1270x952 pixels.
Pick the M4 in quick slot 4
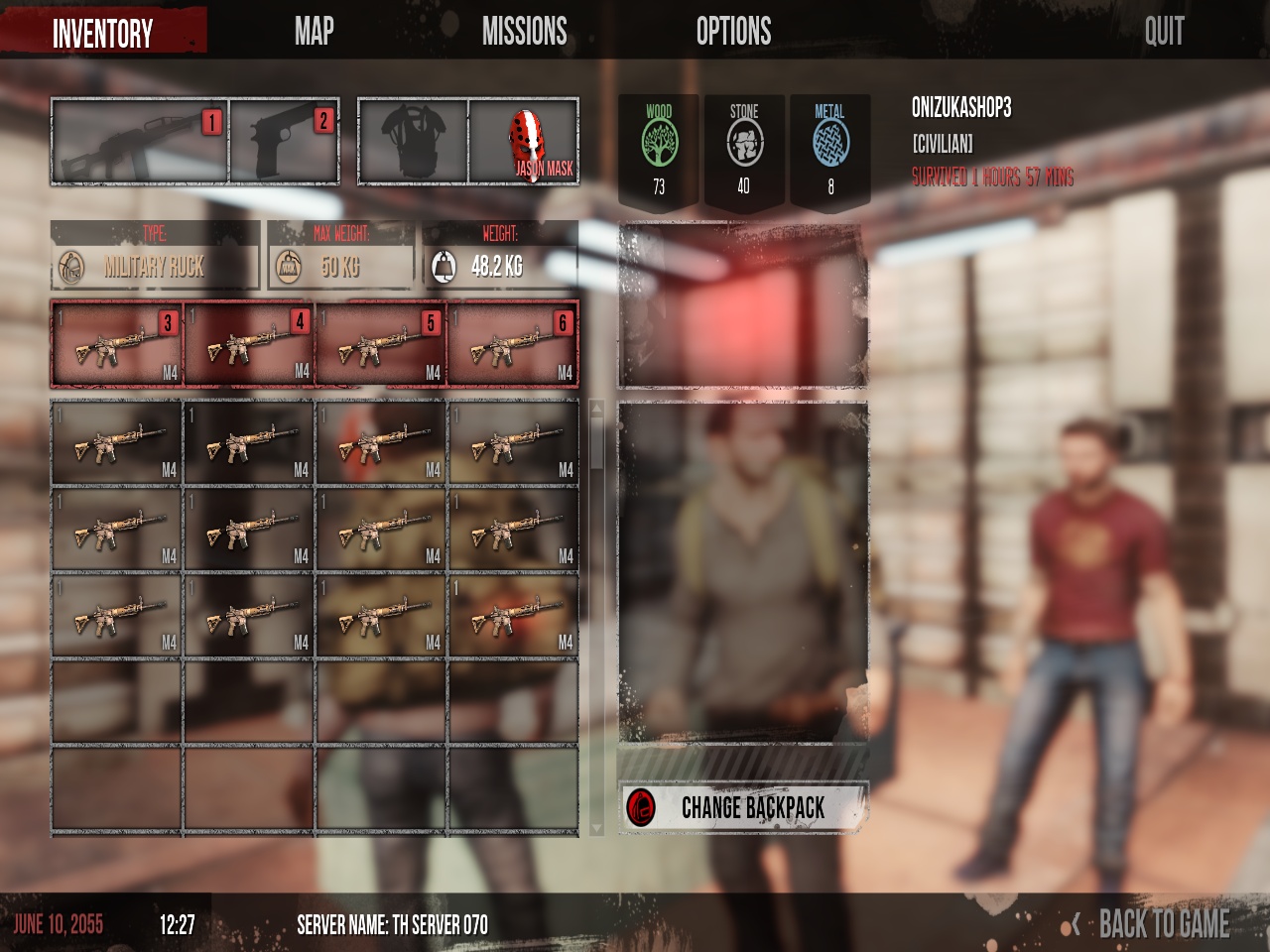249,345
